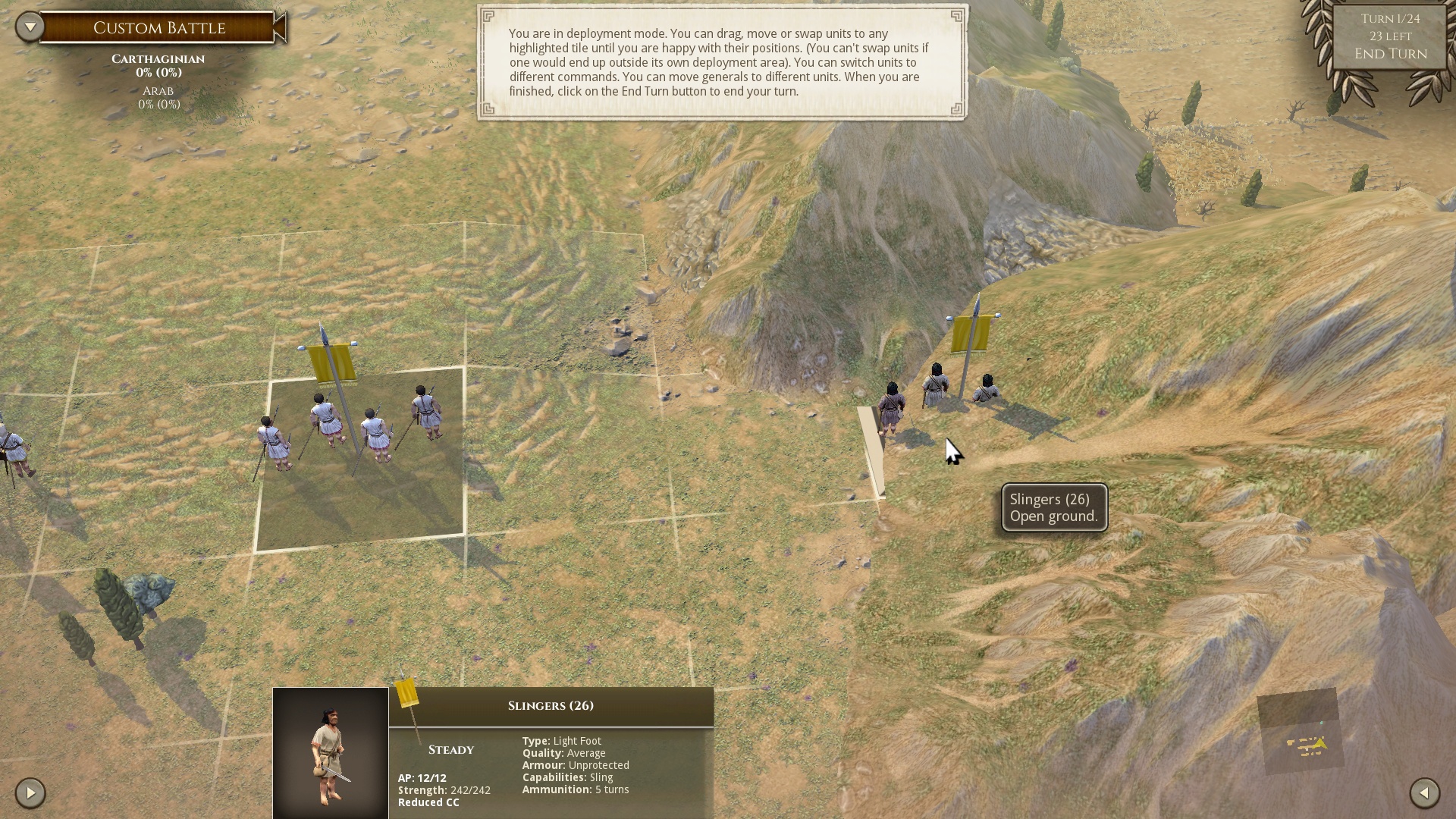Click the End Turn button
The width and height of the screenshot is (1456, 819).
[1390, 54]
